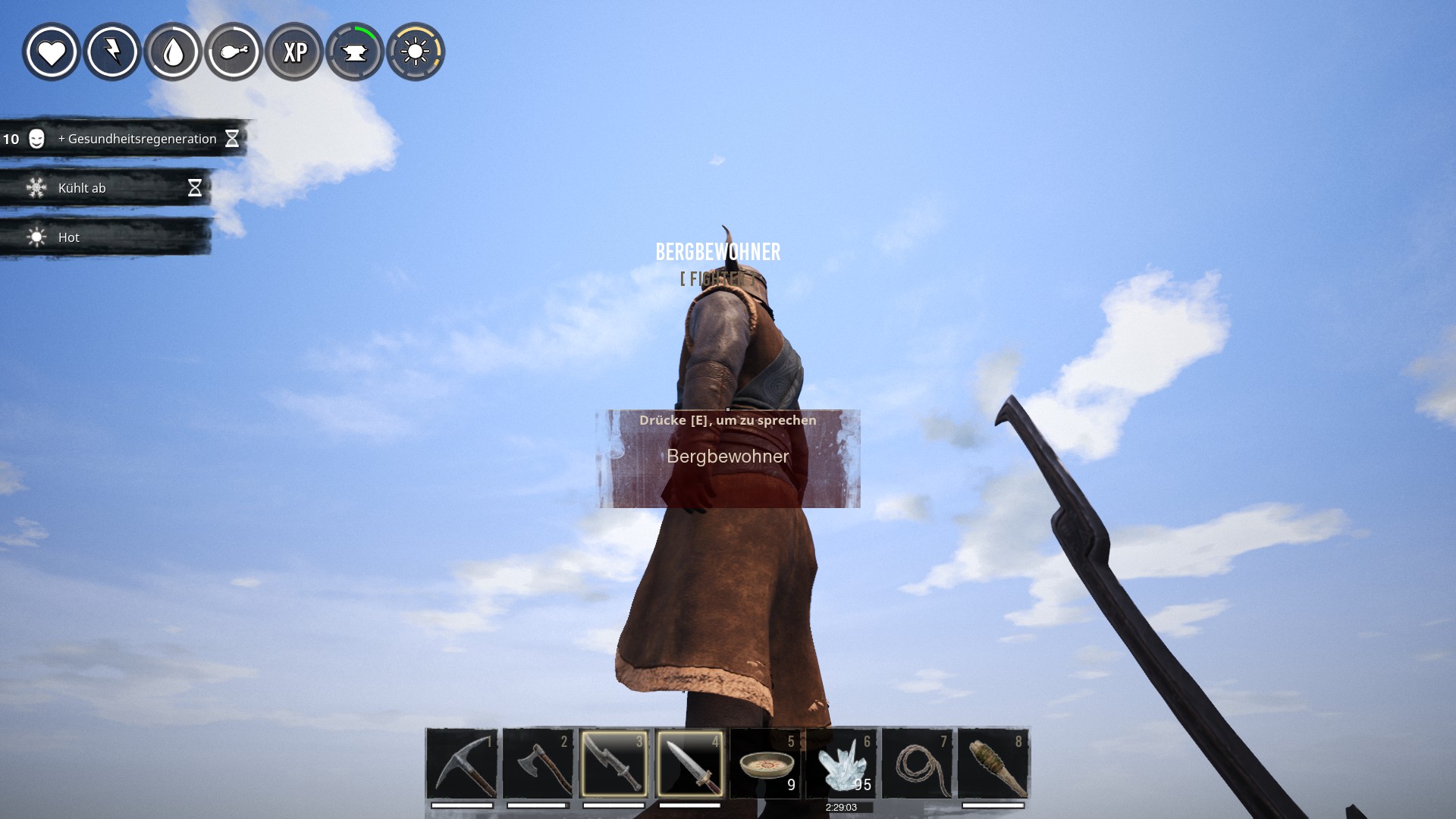Screen dimensions: 1456x819
Task: Select the hatchet in hotbar slot two
Action: [538, 764]
